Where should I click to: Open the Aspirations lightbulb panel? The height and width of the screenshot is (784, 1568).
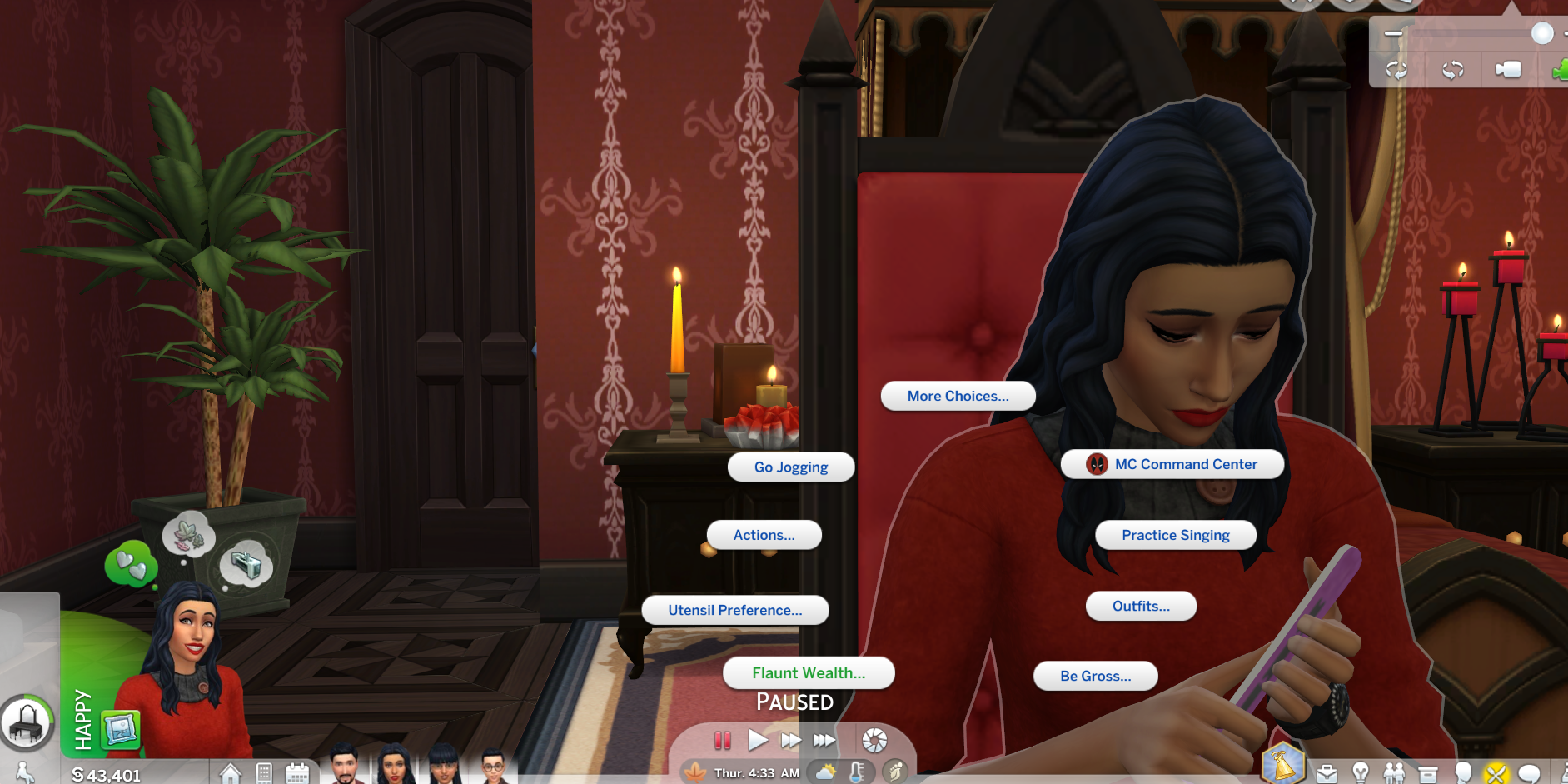[1359, 773]
